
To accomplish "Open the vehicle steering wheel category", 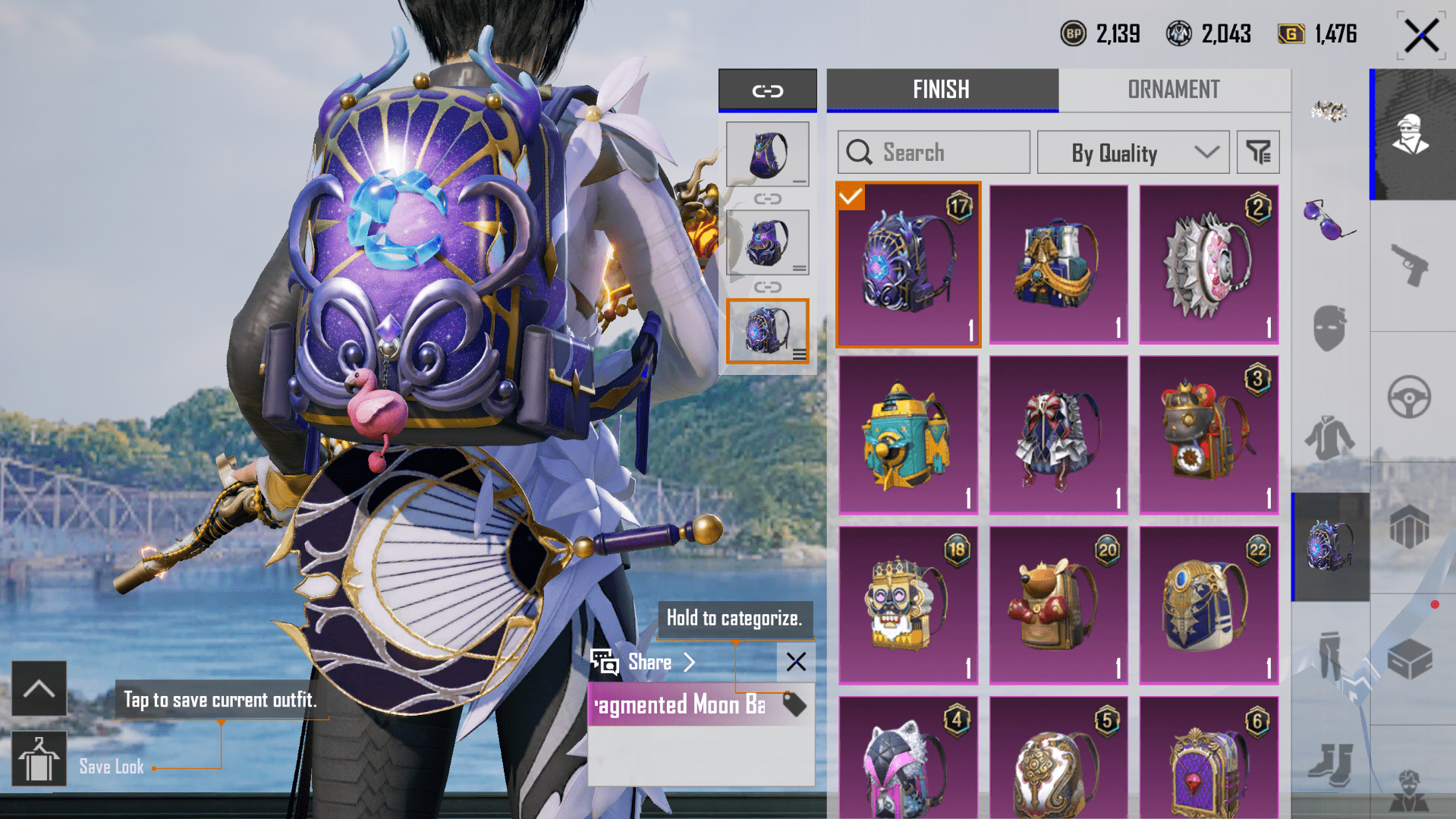I will click(x=1409, y=396).
